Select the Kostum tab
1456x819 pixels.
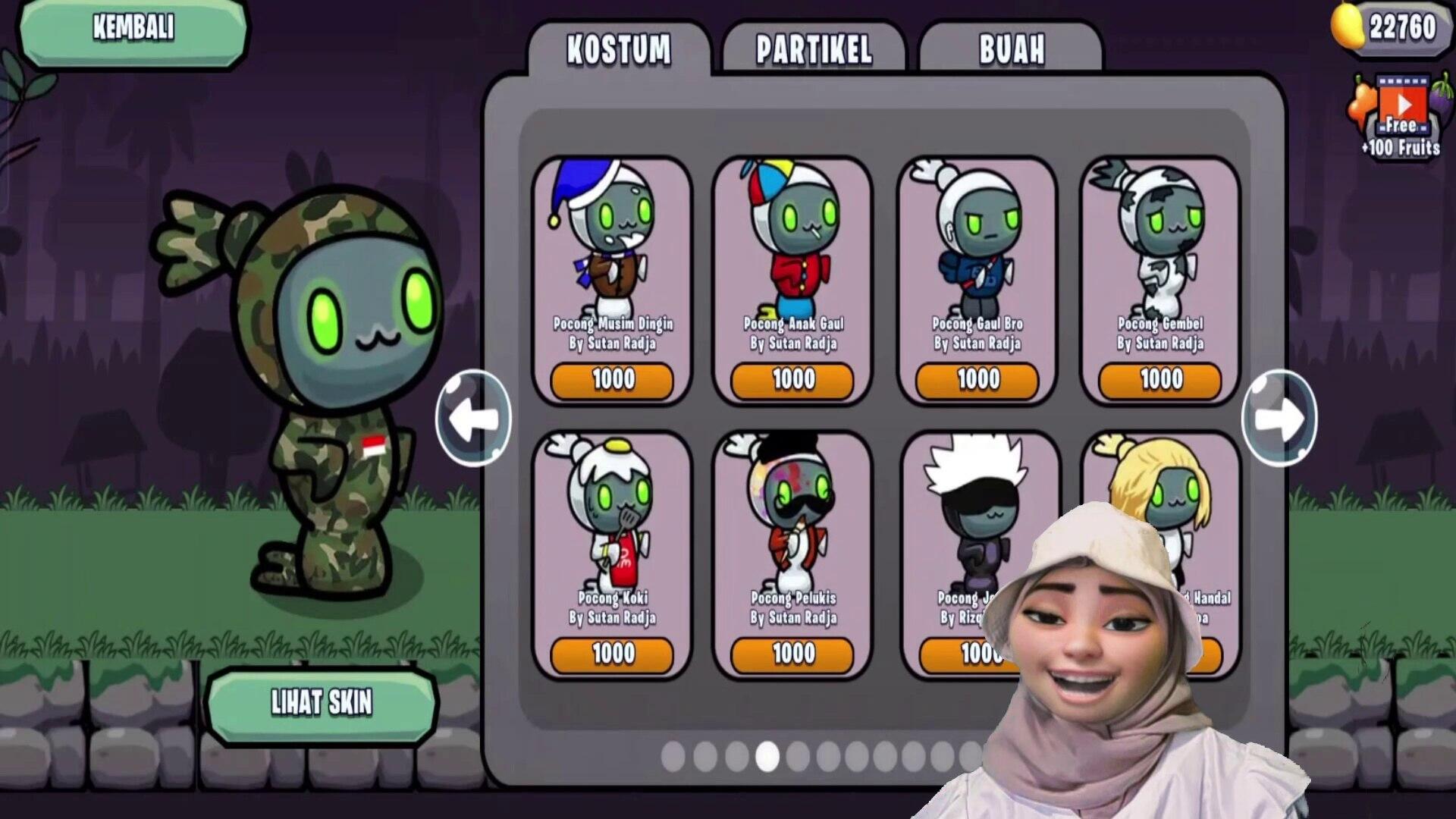tap(619, 50)
